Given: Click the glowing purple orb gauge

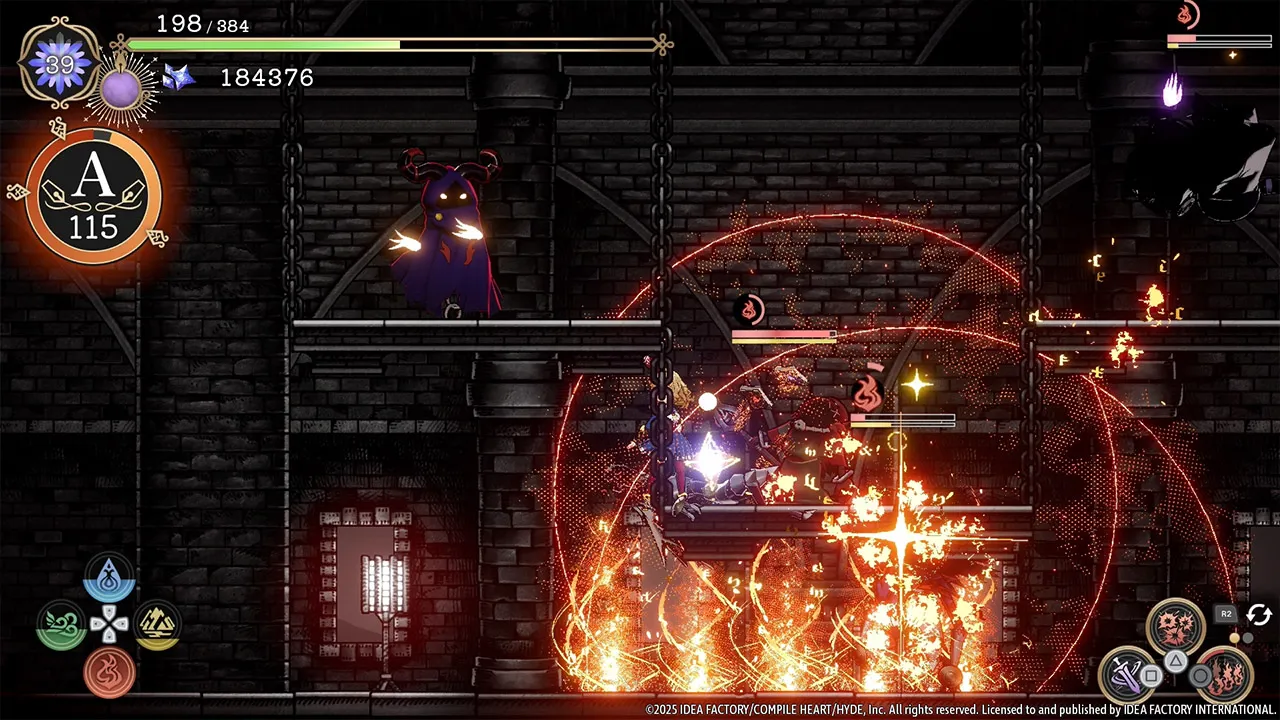Looking at the screenshot, I should coord(121,89).
